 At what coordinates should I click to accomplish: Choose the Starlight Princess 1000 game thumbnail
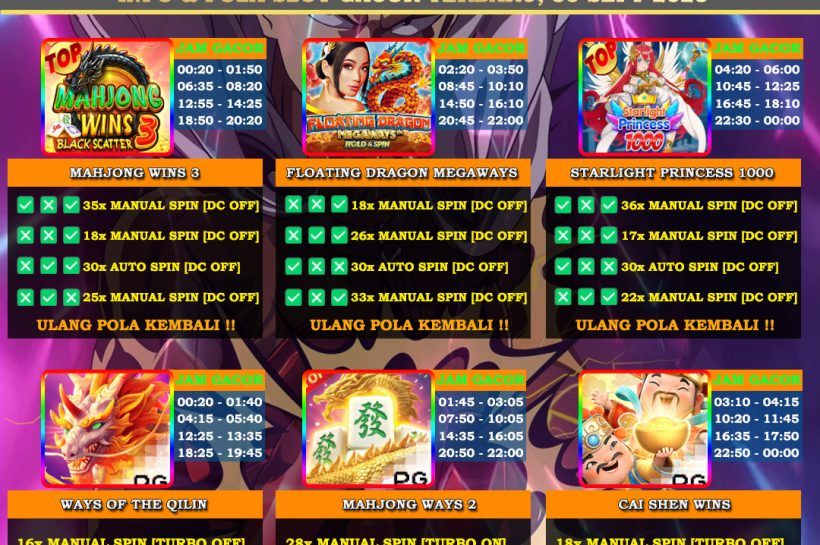644,97
